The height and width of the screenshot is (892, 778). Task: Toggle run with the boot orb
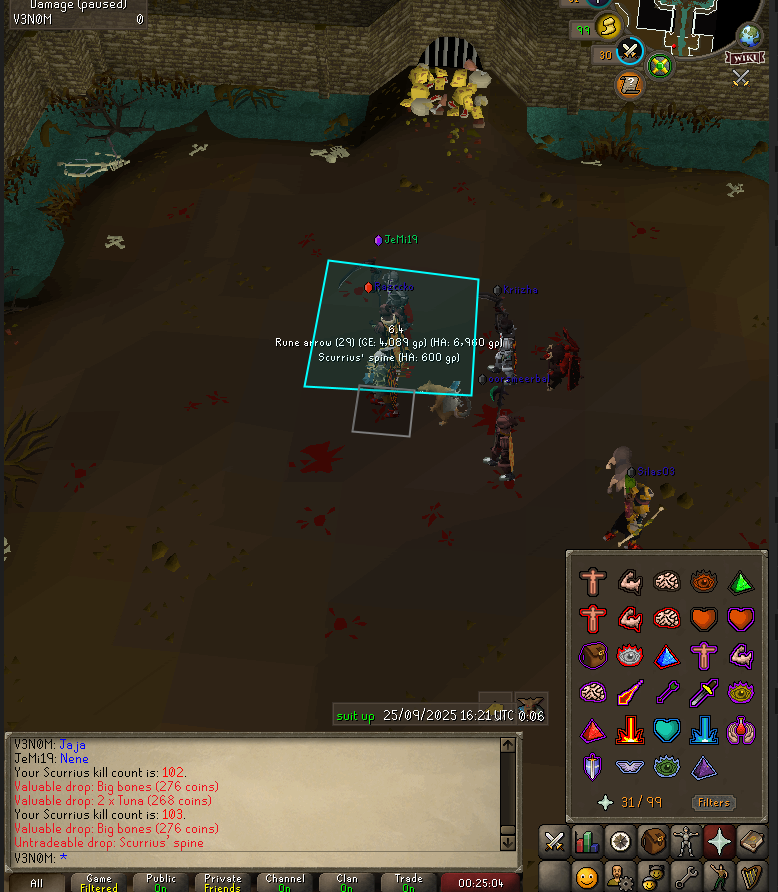click(607, 26)
